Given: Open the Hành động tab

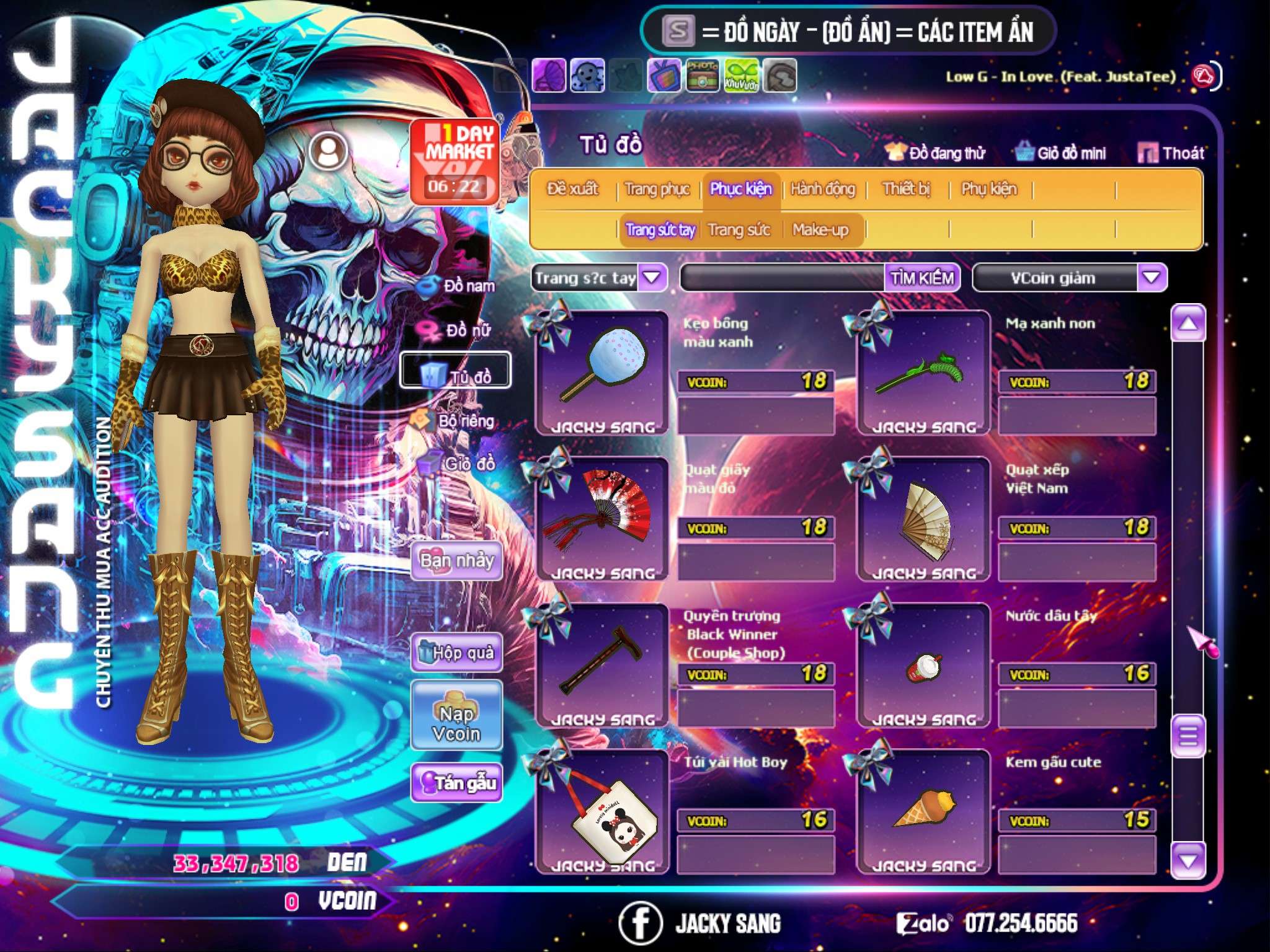Looking at the screenshot, I should [x=822, y=189].
